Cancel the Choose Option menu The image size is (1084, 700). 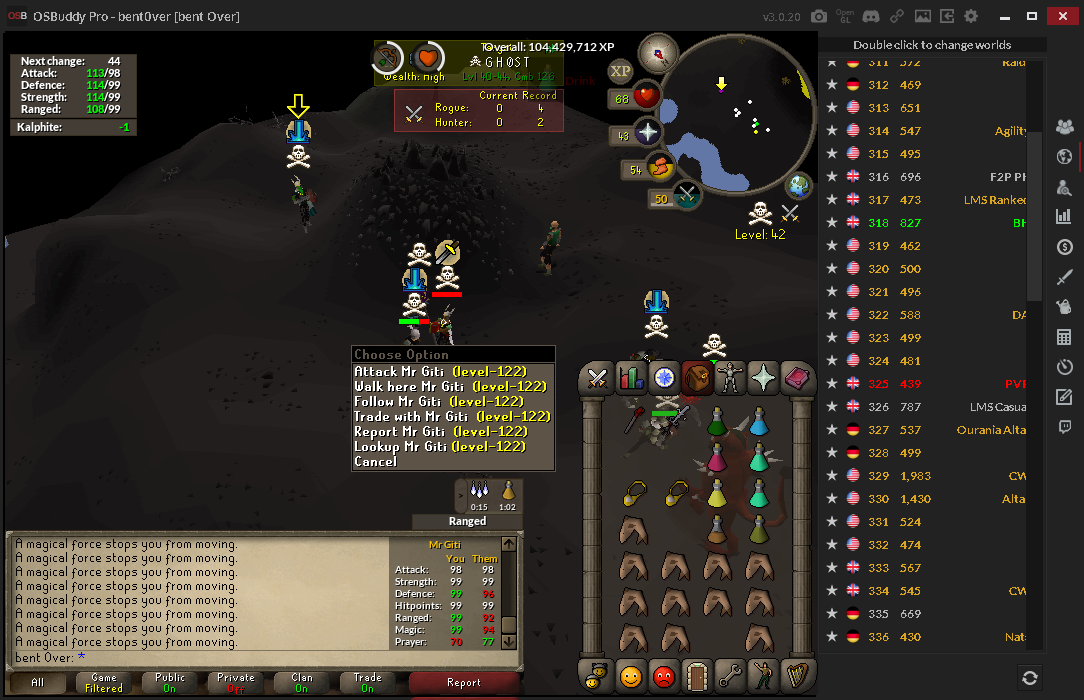pyautogui.click(x=376, y=462)
